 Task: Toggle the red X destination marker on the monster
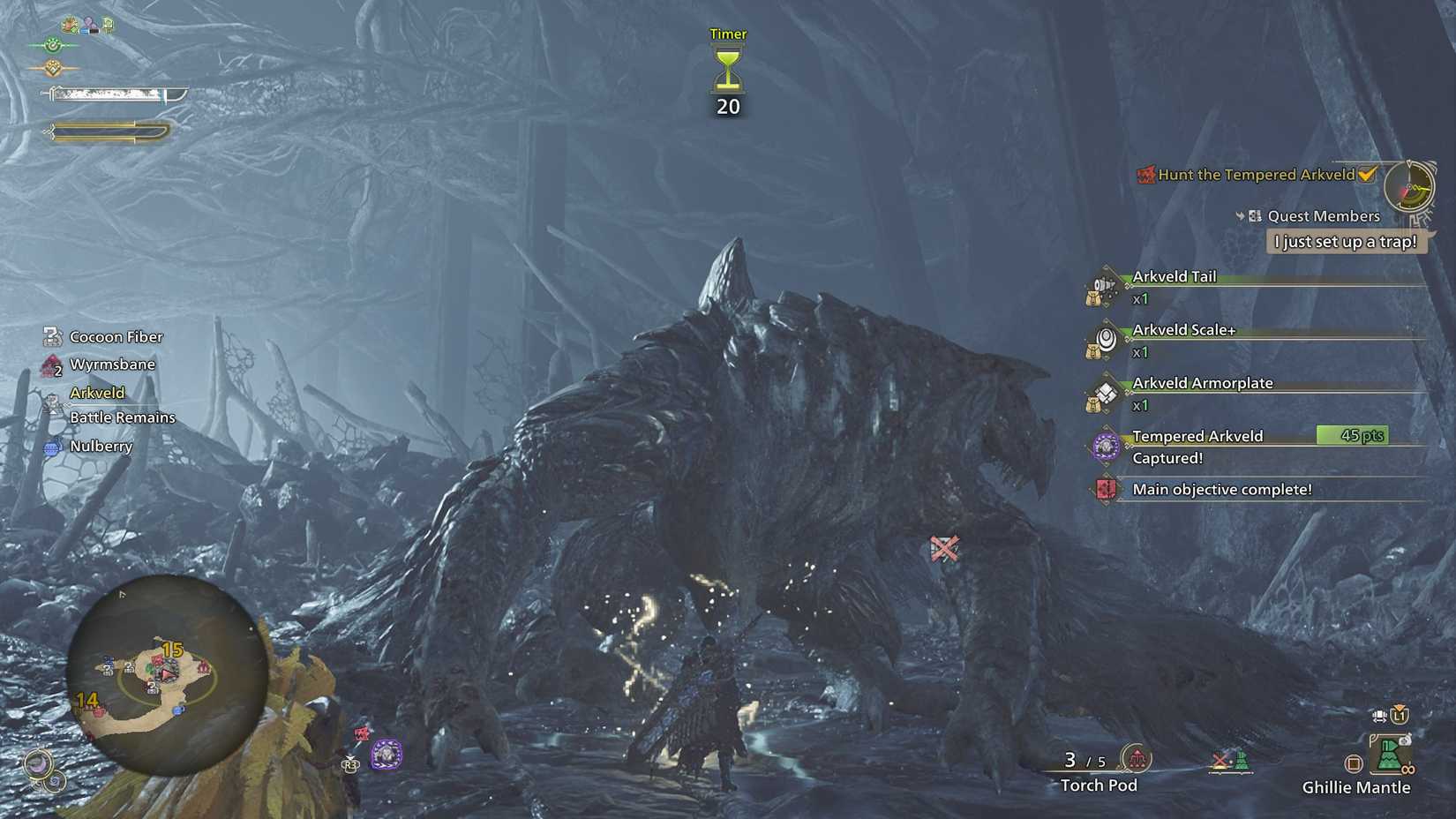[x=946, y=550]
